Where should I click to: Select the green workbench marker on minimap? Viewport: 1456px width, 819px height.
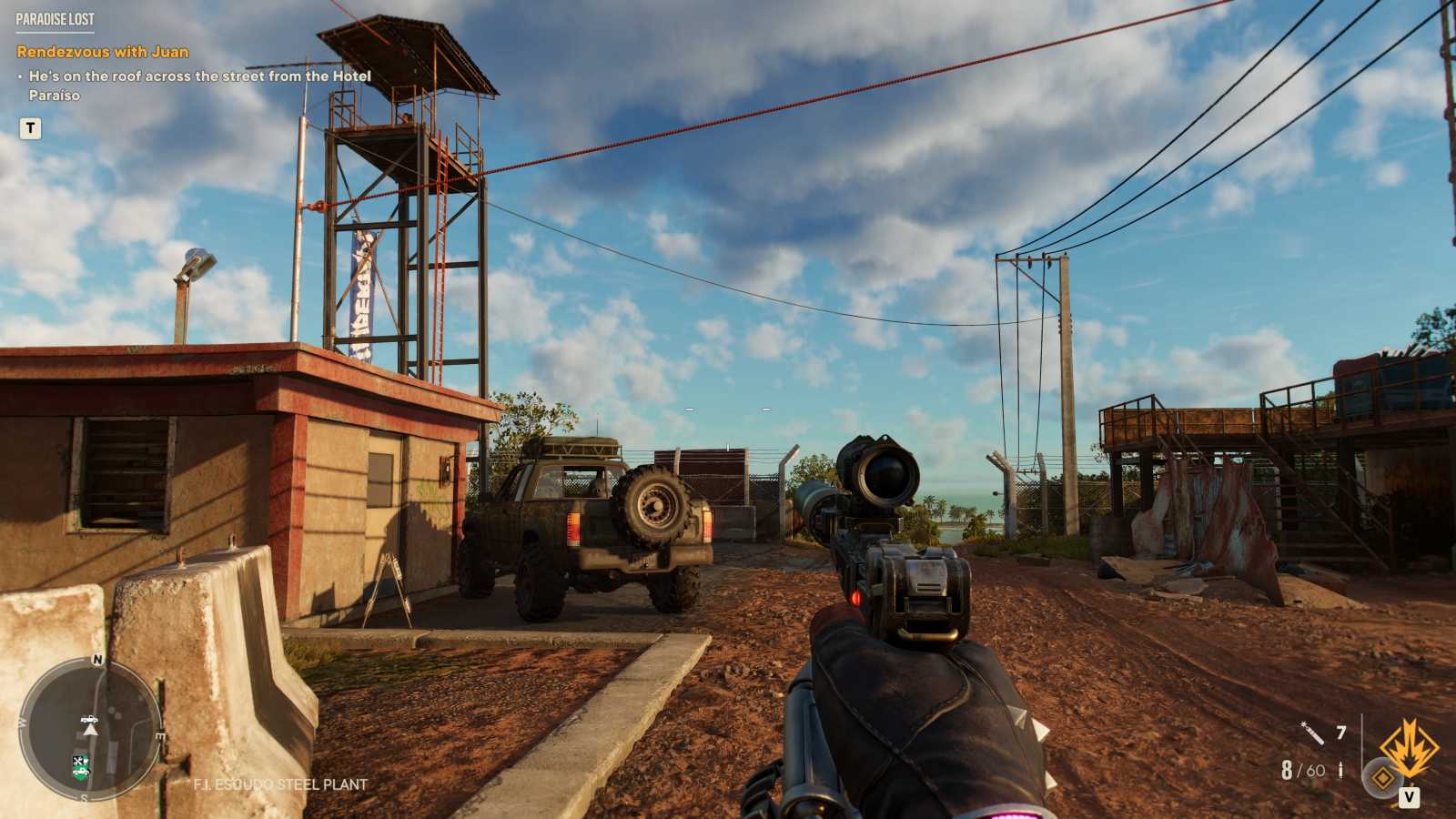tap(81, 767)
